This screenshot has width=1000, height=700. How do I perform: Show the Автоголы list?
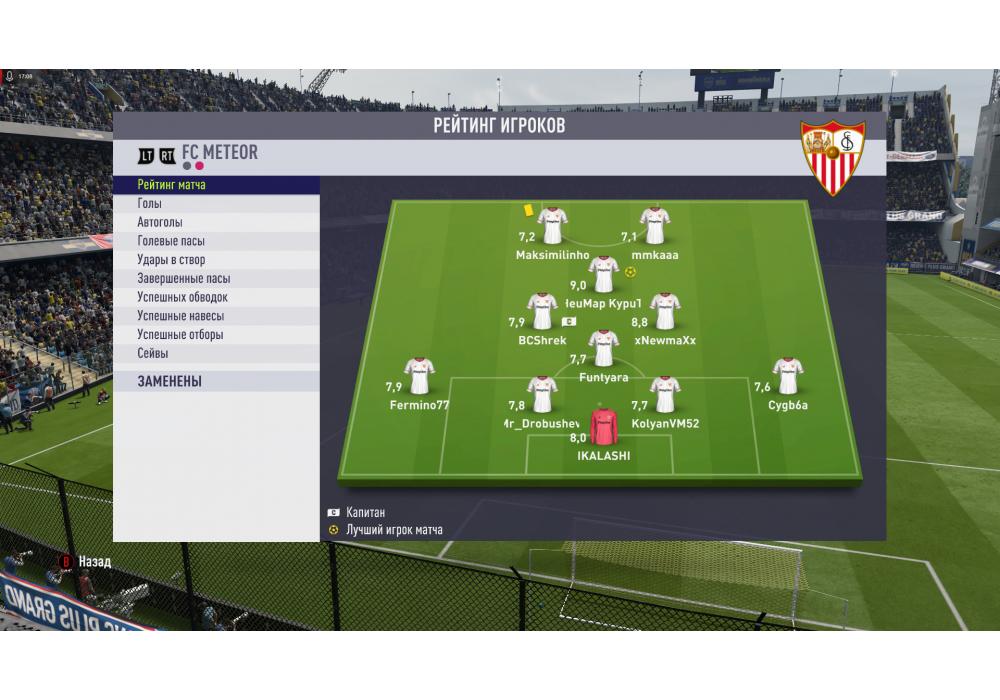216,223
